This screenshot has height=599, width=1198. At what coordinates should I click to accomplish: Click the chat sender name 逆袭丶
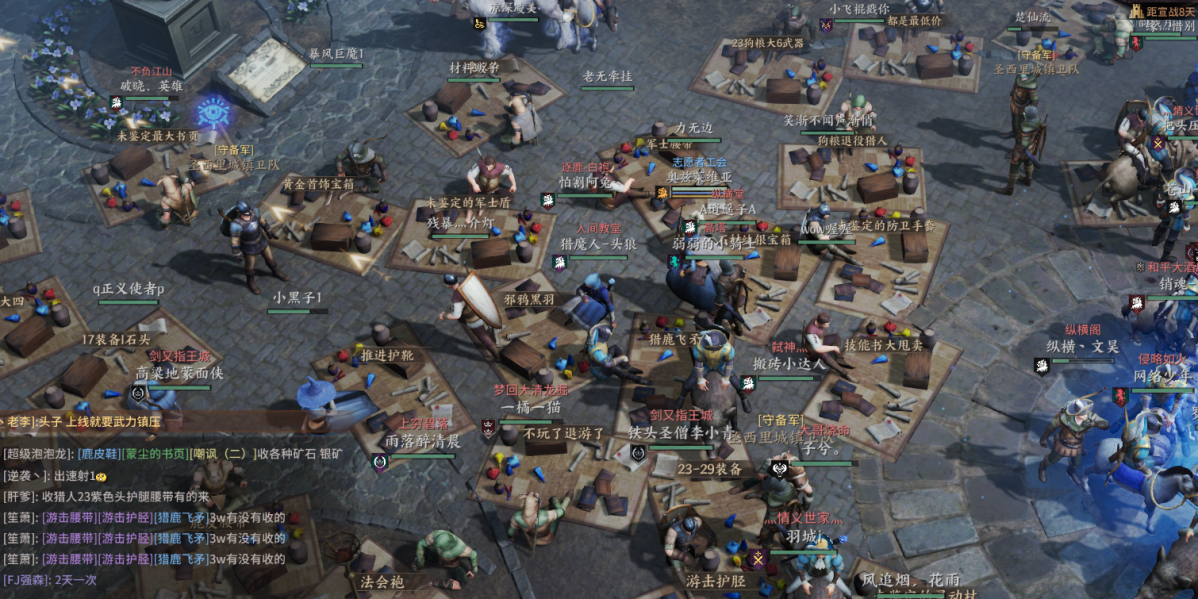(23, 476)
